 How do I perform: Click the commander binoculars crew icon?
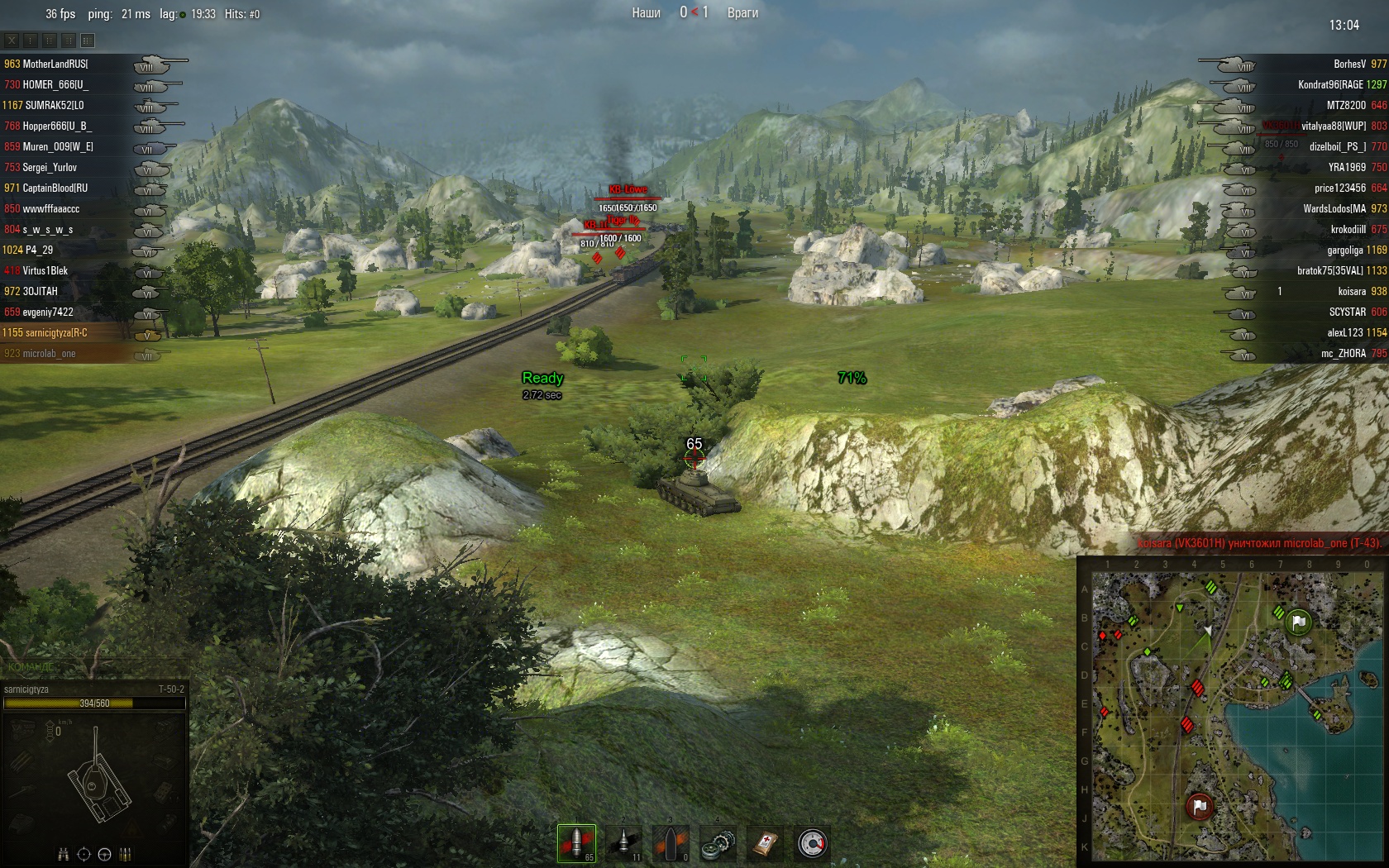click(x=64, y=855)
